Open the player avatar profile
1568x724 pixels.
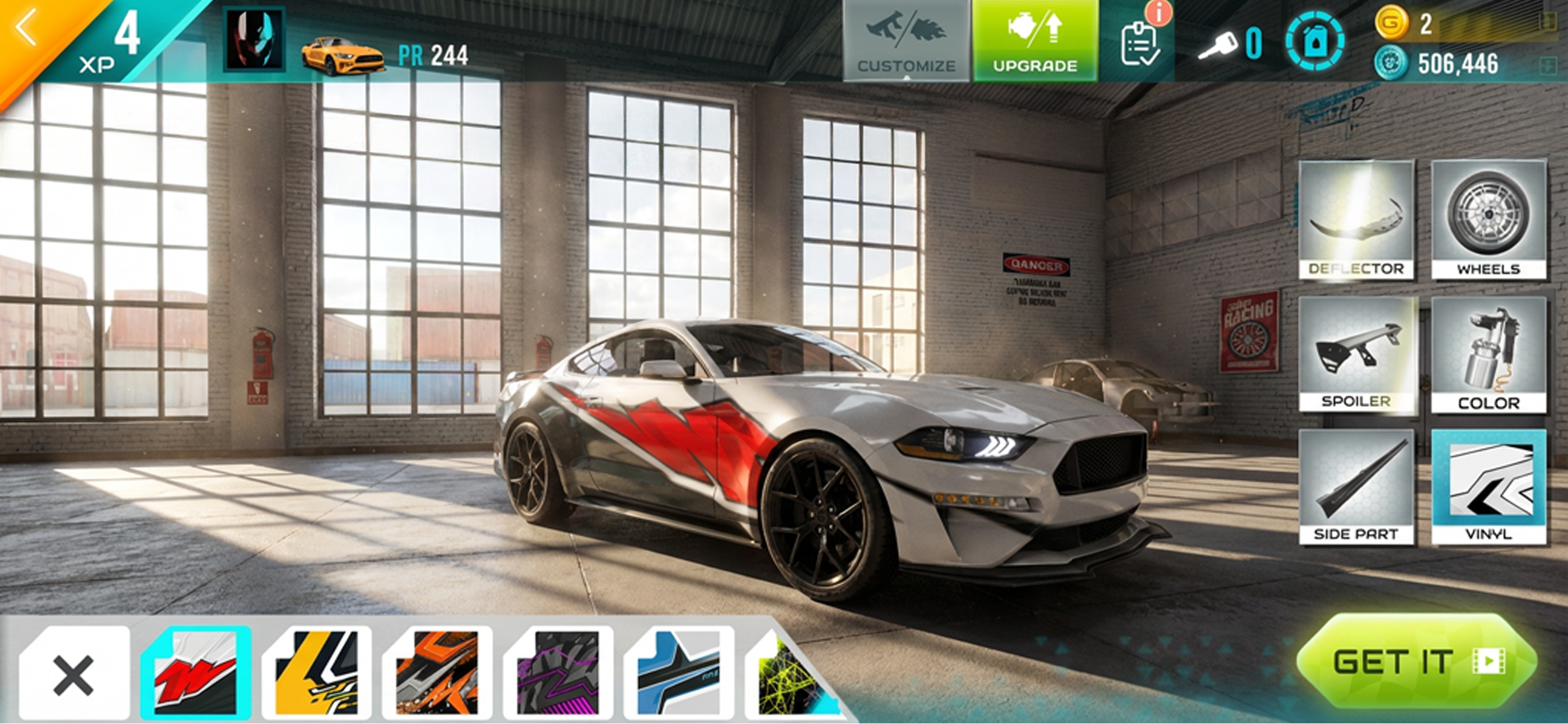tap(254, 40)
